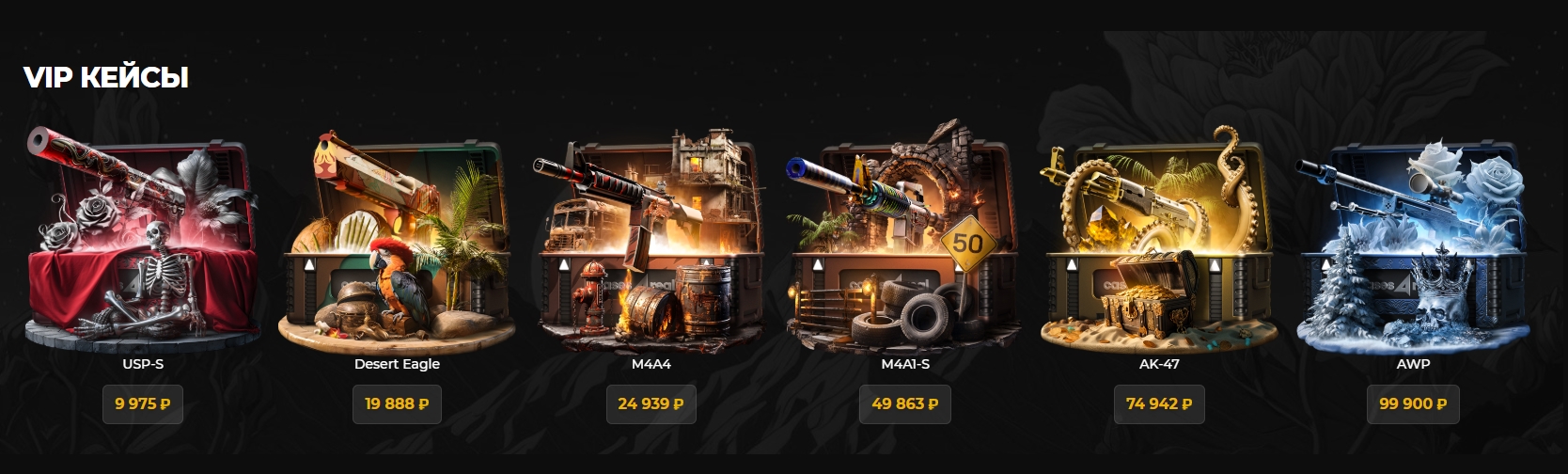Click the 19 888 ₽ price button
This screenshot has width=1568, height=474.
[397, 403]
